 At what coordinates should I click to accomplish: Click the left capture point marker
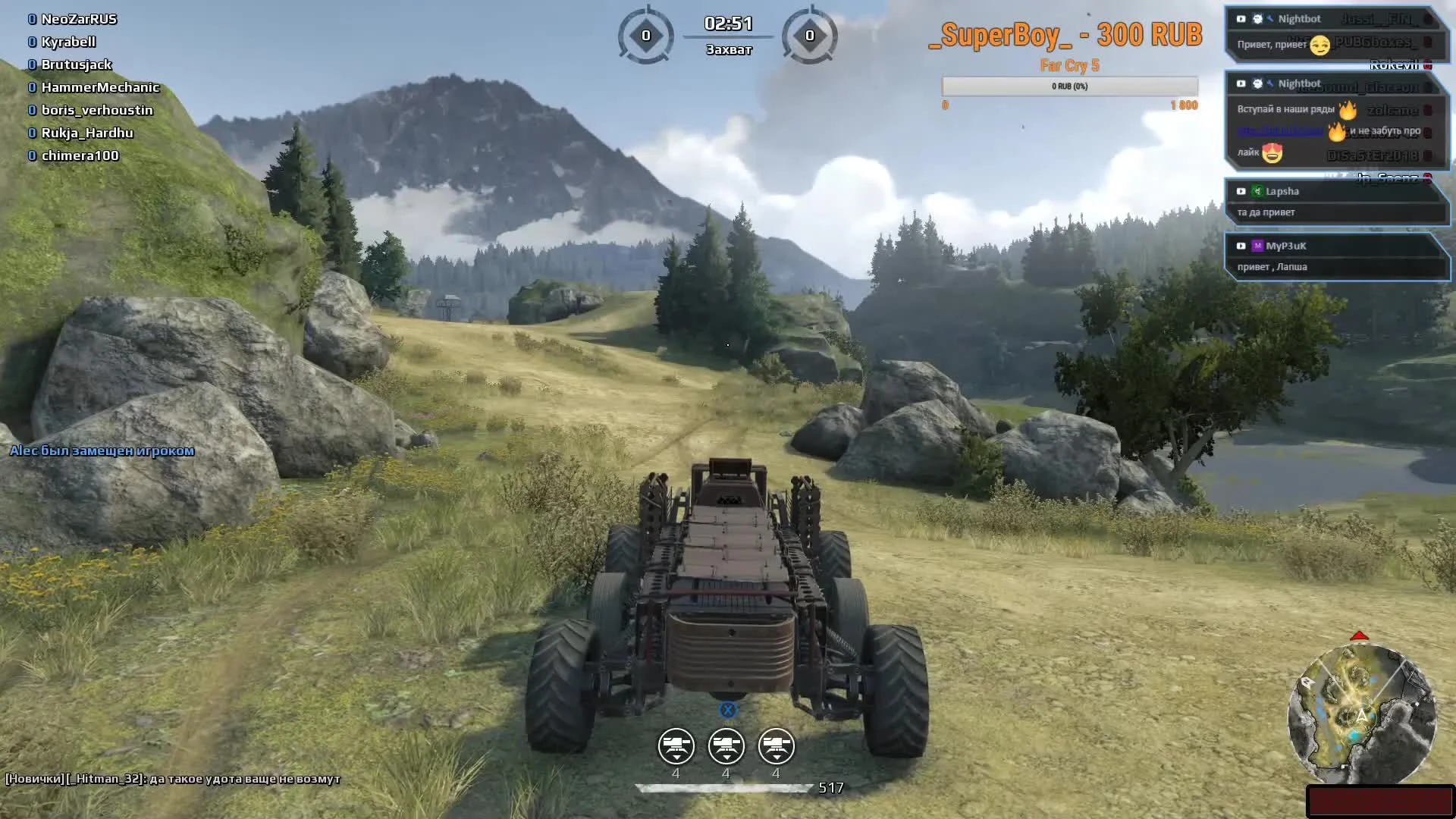pyautogui.click(x=646, y=34)
